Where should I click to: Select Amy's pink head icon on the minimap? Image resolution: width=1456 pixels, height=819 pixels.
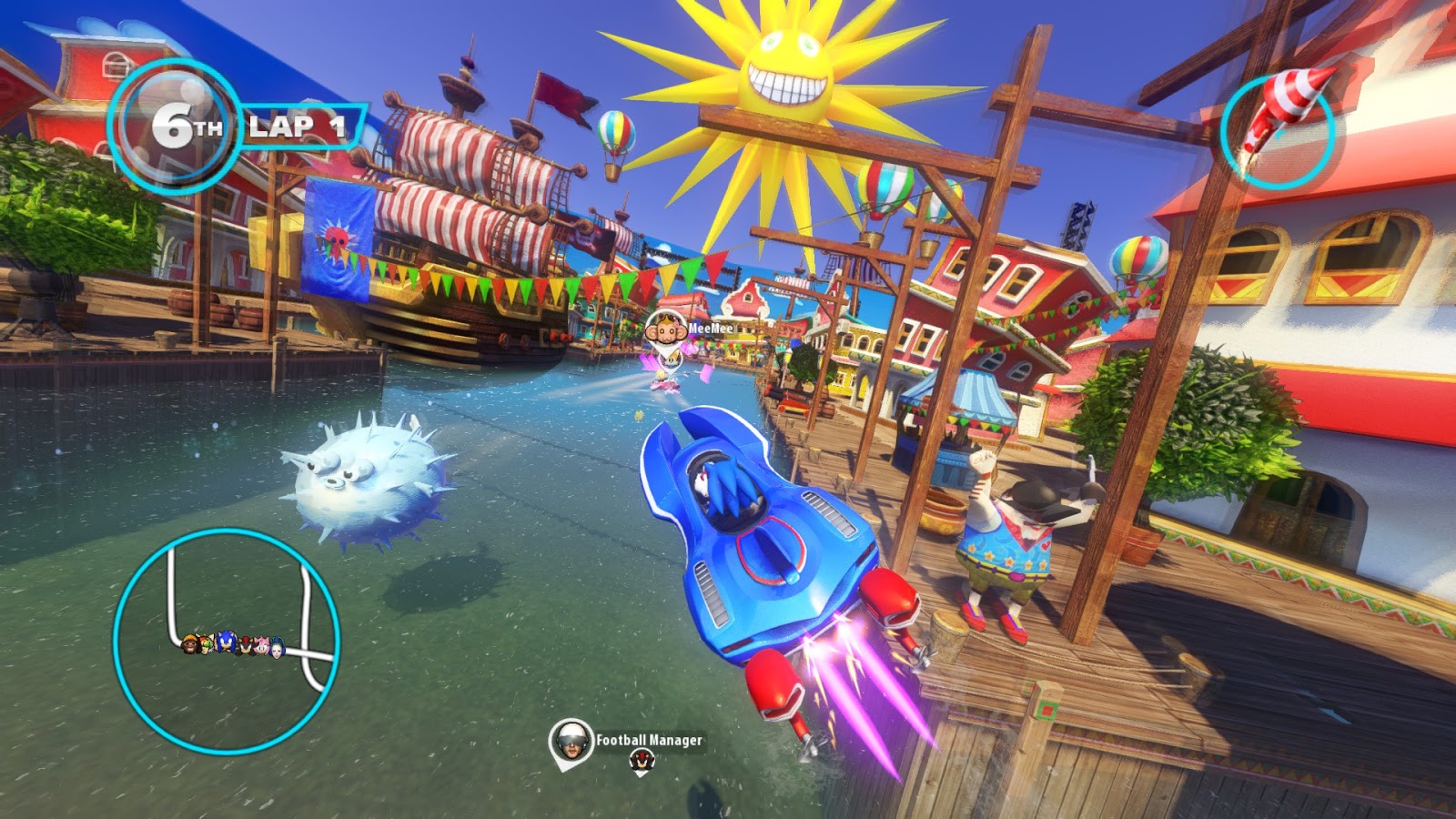click(x=261, y=644)
